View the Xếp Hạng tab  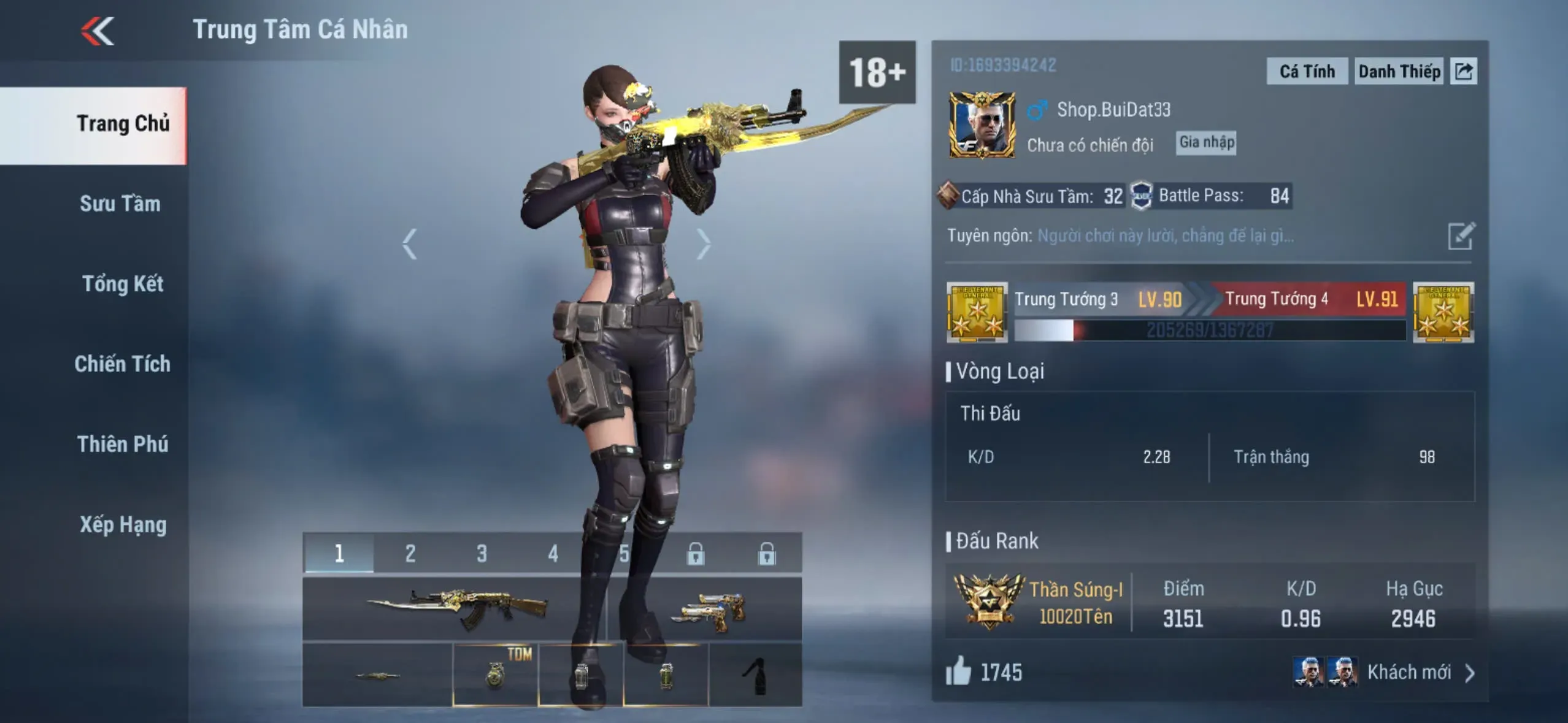coord(123,525)
